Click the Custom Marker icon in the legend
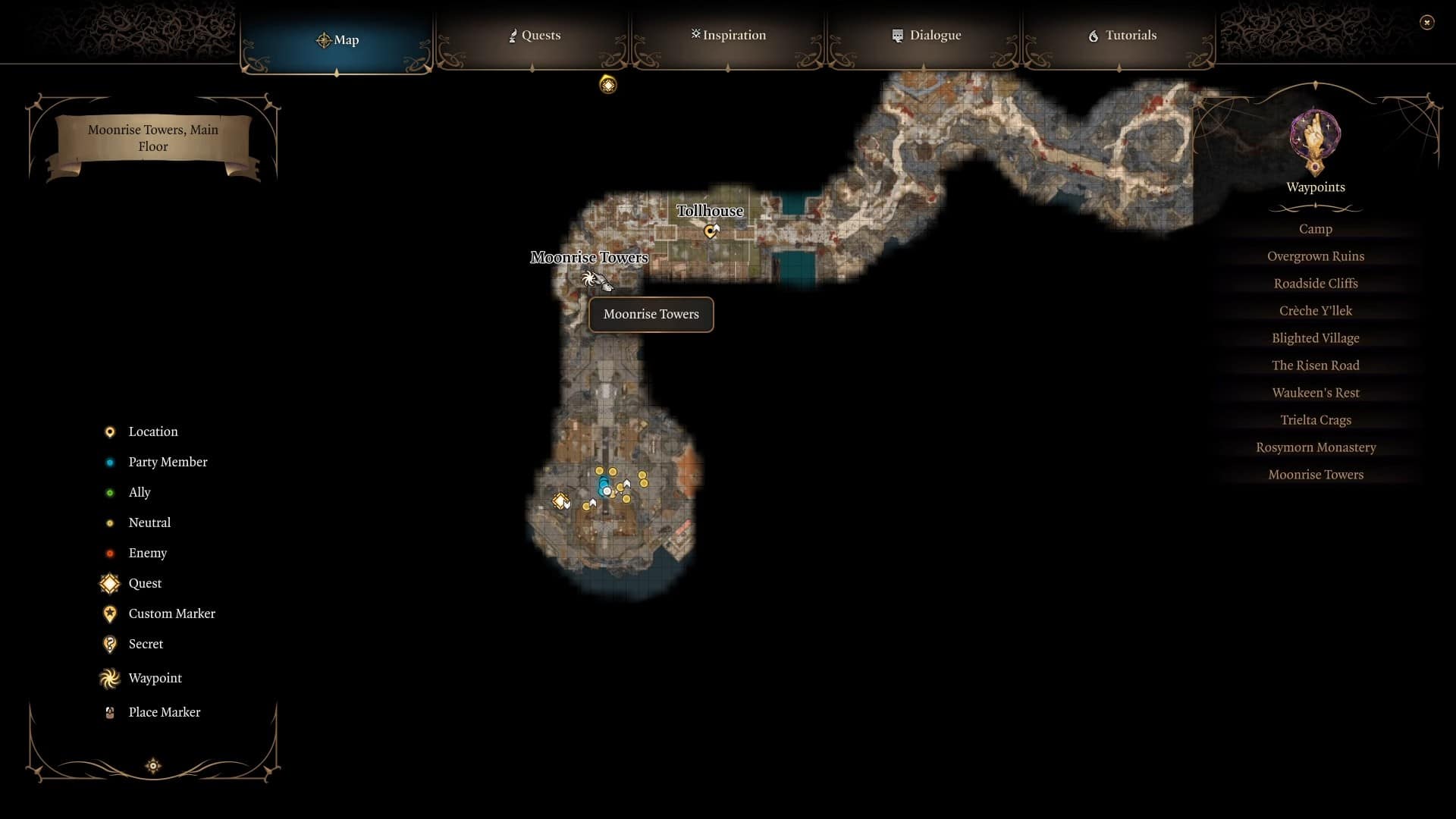This screenshot has height=819, width=1456. [110, 613]
